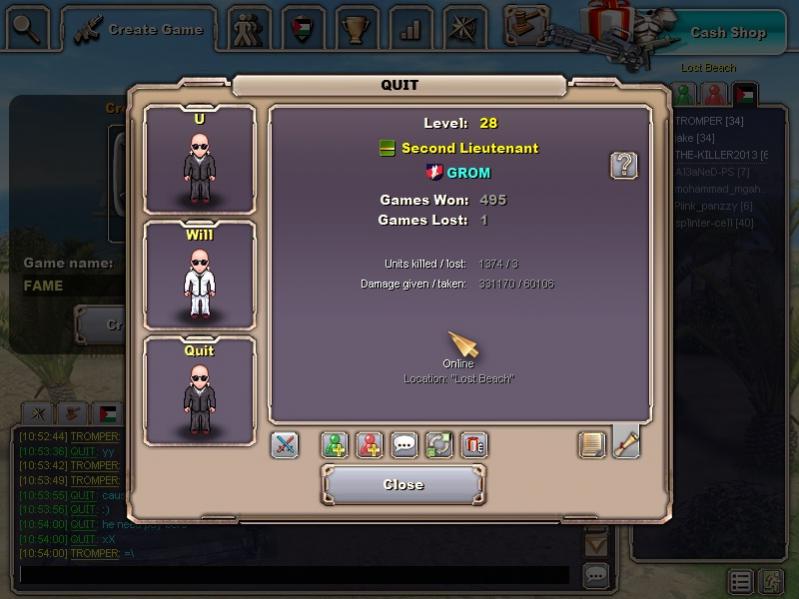Switch to the rolled scroll tab
This screenshot has height=599, width=799.
[x=626, y=442]
